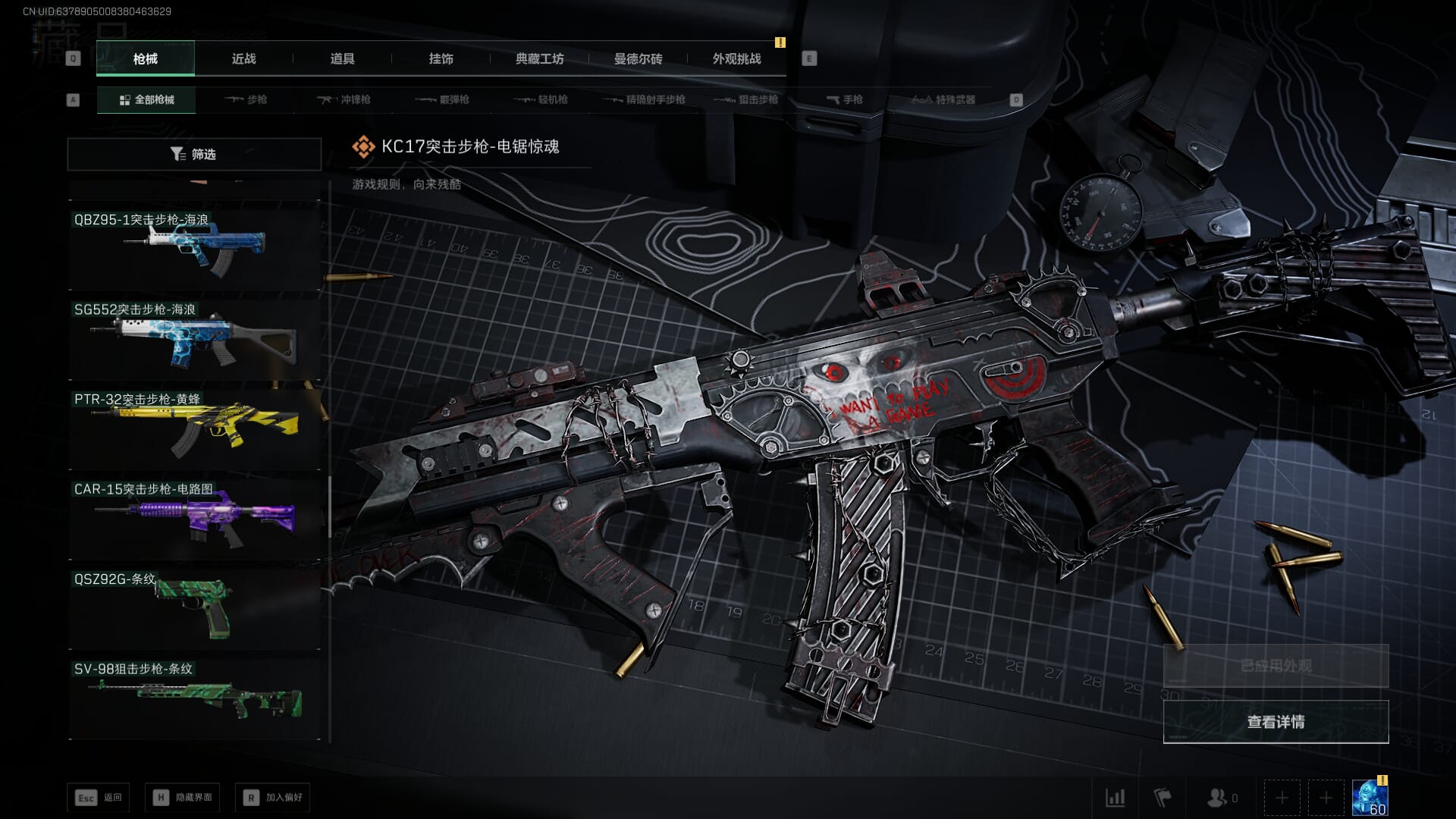
Task: Open the bar chart statistics icon
Action: (x=1115, y=797)
